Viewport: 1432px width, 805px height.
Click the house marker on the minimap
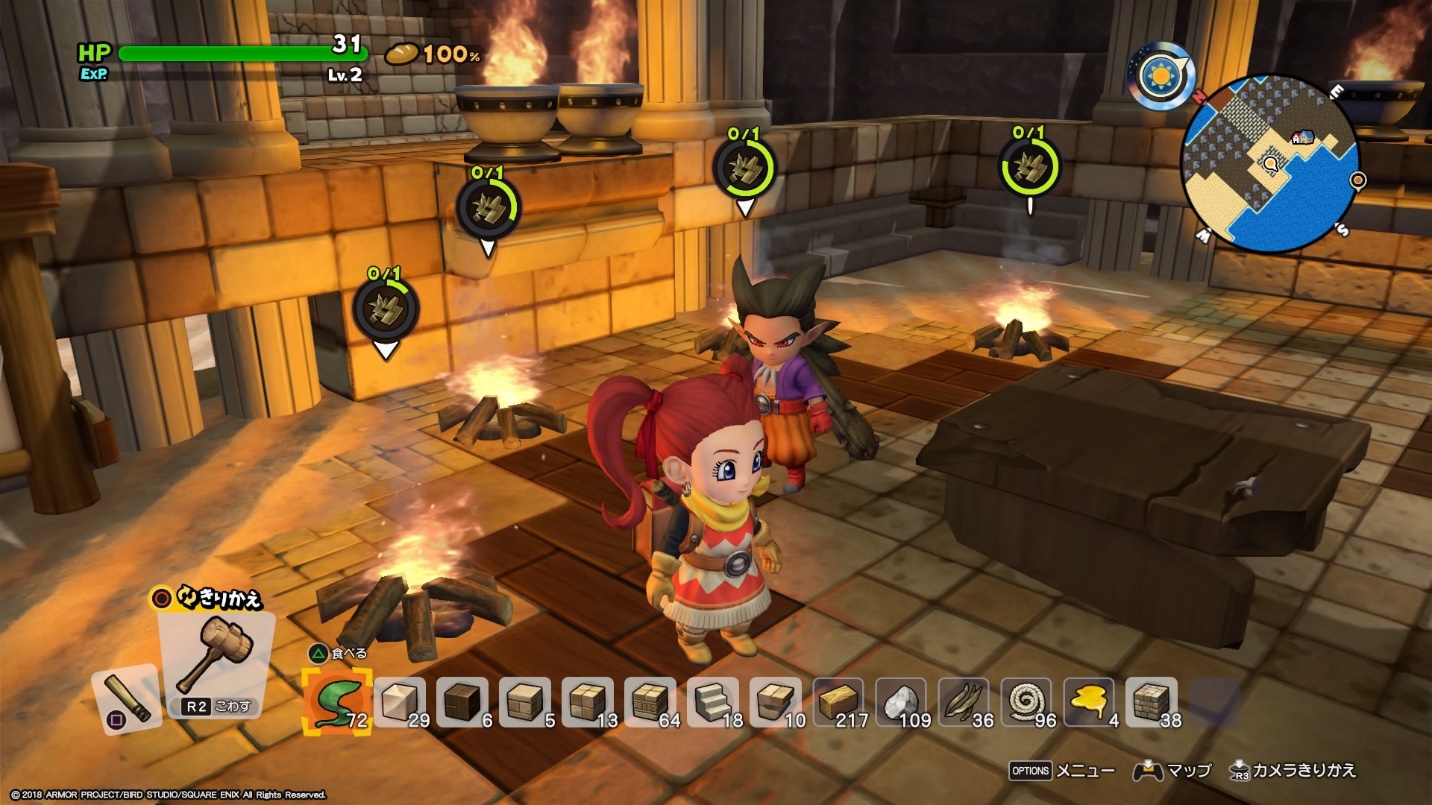(x=1303, y=137)
